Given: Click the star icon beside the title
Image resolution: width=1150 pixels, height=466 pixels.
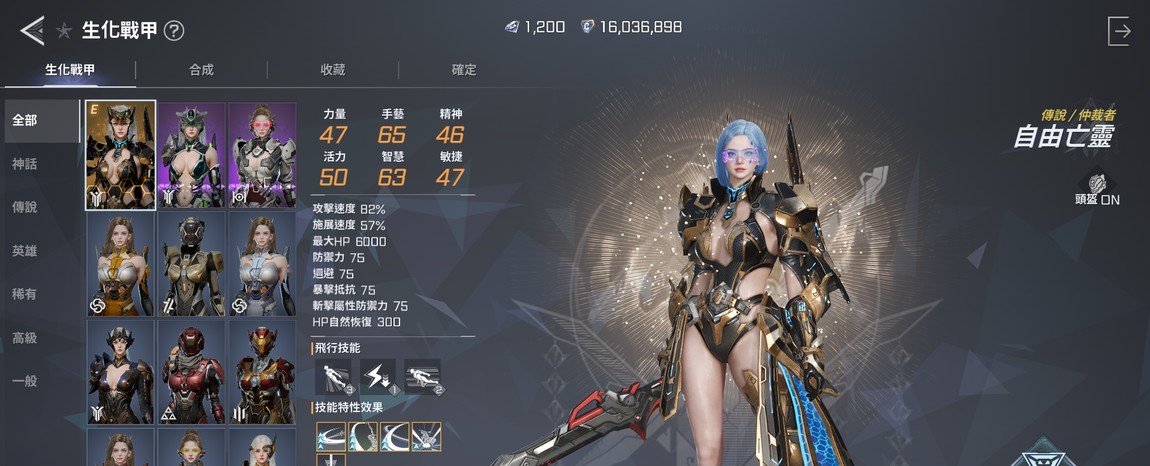Looking at the screenshot, I should (x=64, y=31).
